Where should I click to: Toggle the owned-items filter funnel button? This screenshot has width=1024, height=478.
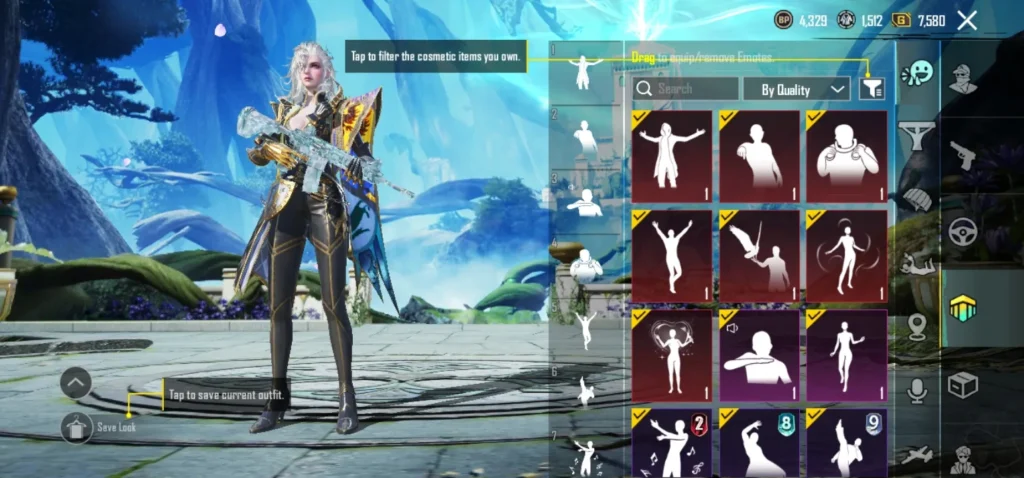871,89
